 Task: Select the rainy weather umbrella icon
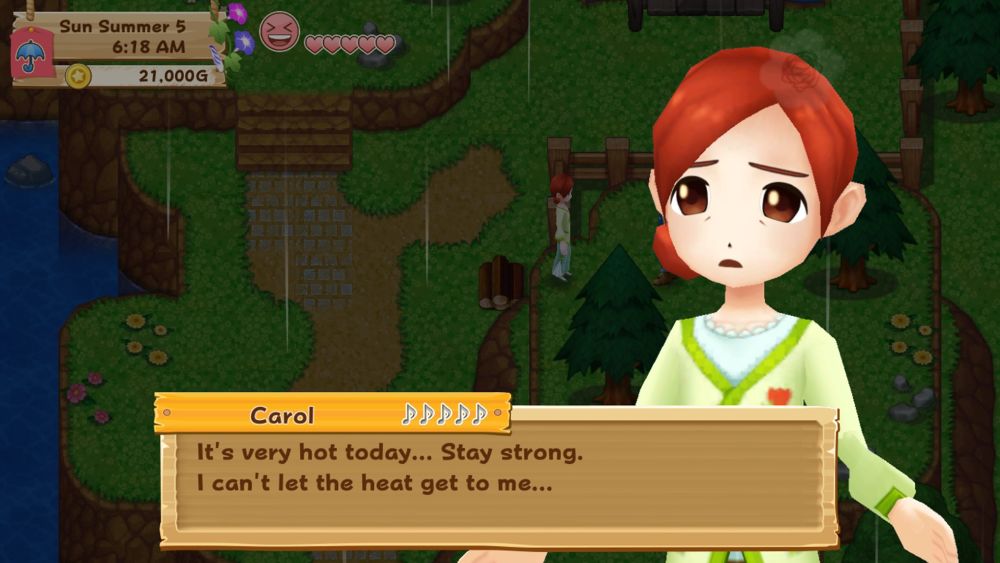click(30, 53)
